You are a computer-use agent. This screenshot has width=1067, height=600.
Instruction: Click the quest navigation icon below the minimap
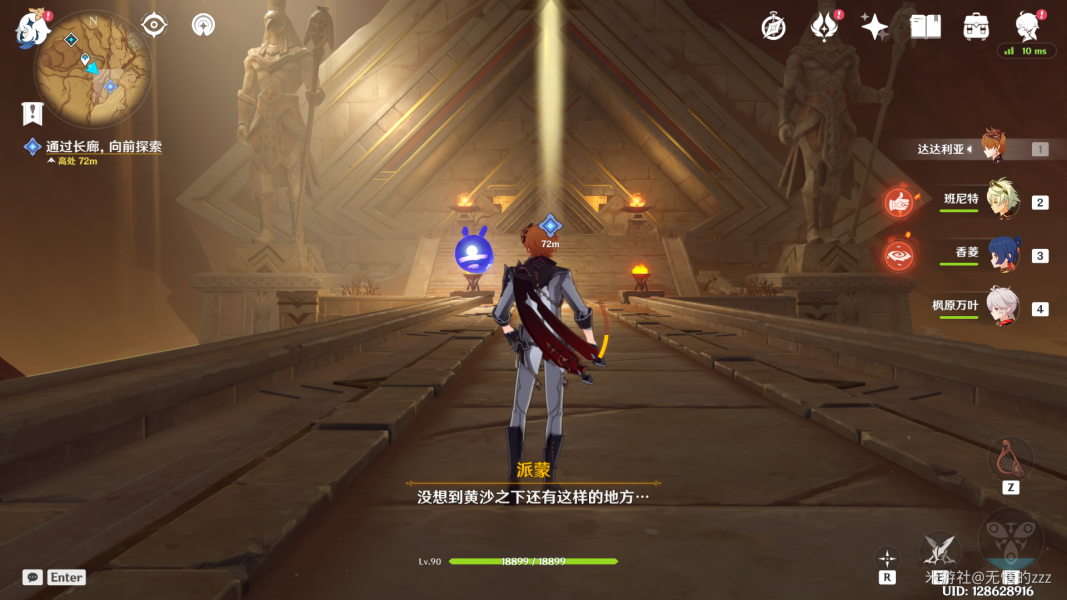(33, 114)
